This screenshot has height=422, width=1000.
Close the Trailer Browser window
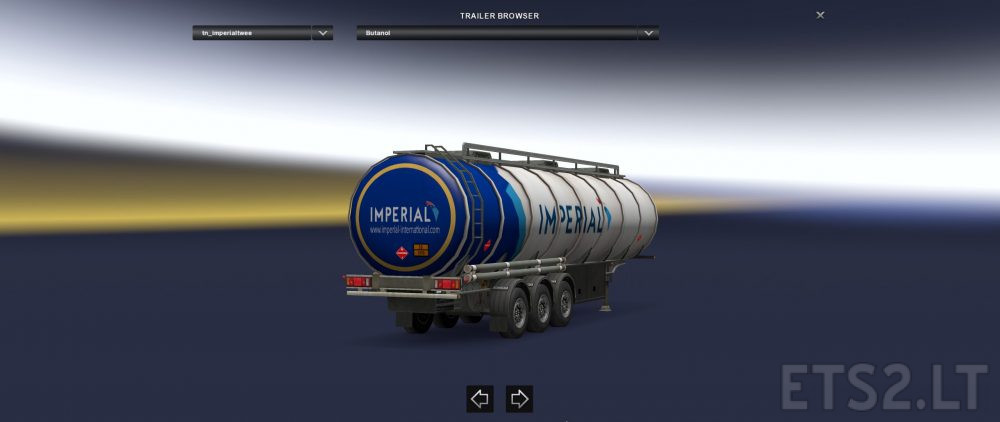pyautogui.click(x=820, y=15)
